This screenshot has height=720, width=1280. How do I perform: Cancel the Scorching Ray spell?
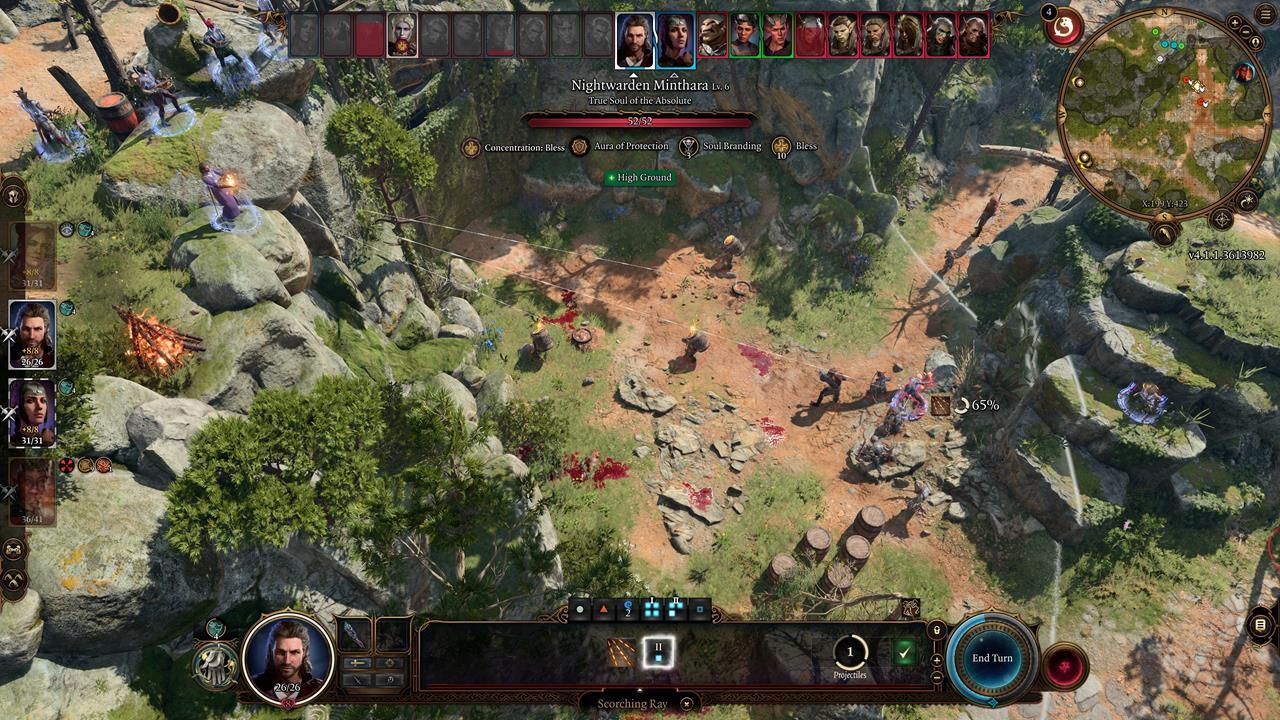(686, 703)
